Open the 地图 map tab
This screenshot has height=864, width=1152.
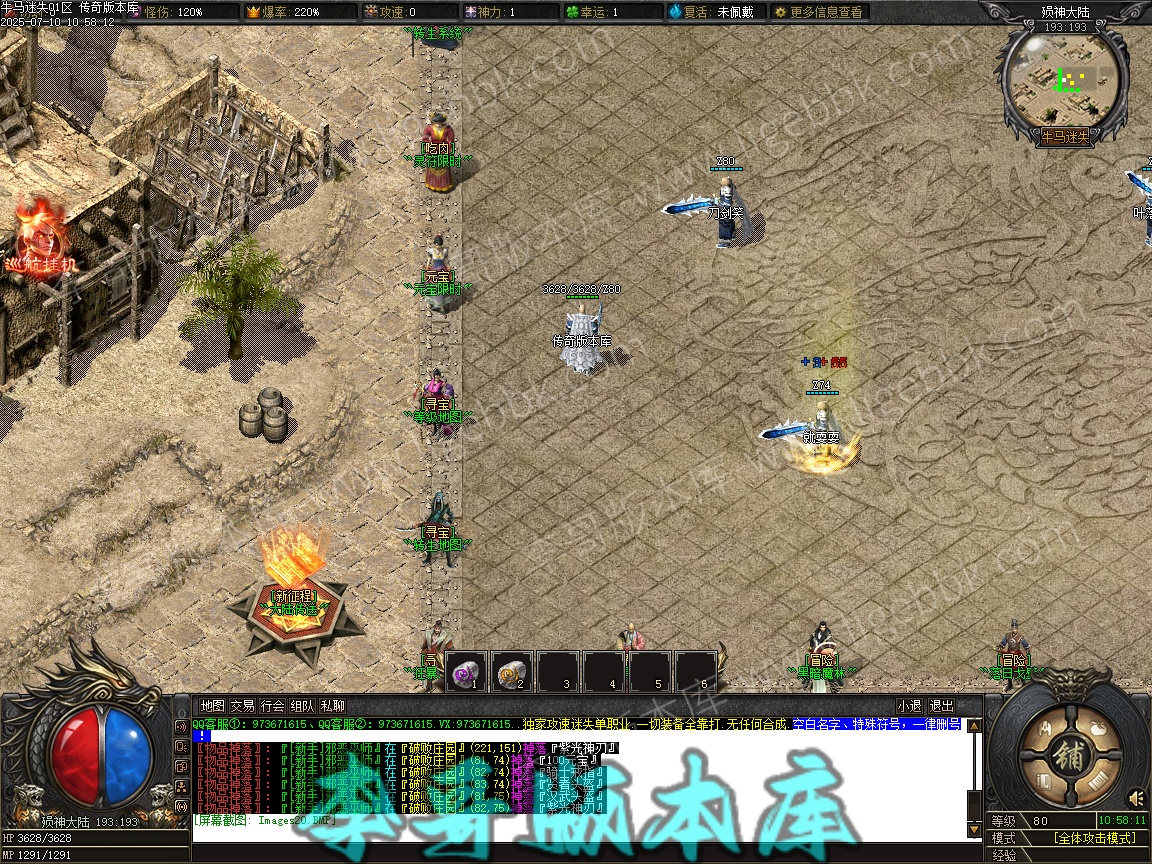pos(212,706)
